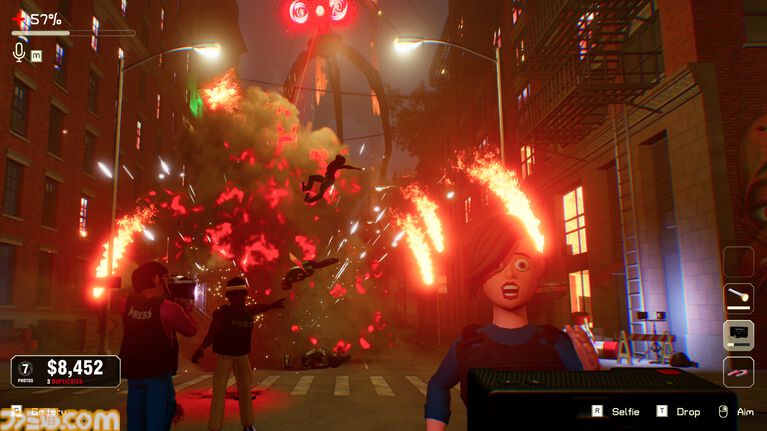Select the flashlight inventory slot

point(739,298)
